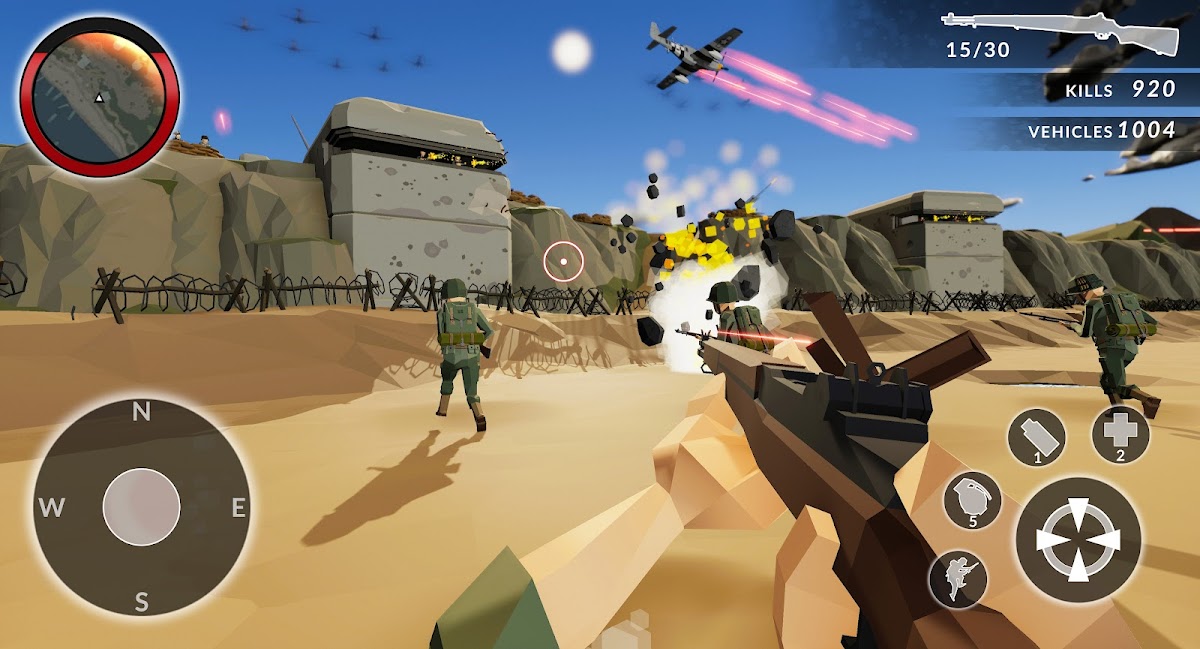The width and height of the screenshot is (1200, 649).
Task: Reload using the ammo magazine button
Action: click(1036, 438)
